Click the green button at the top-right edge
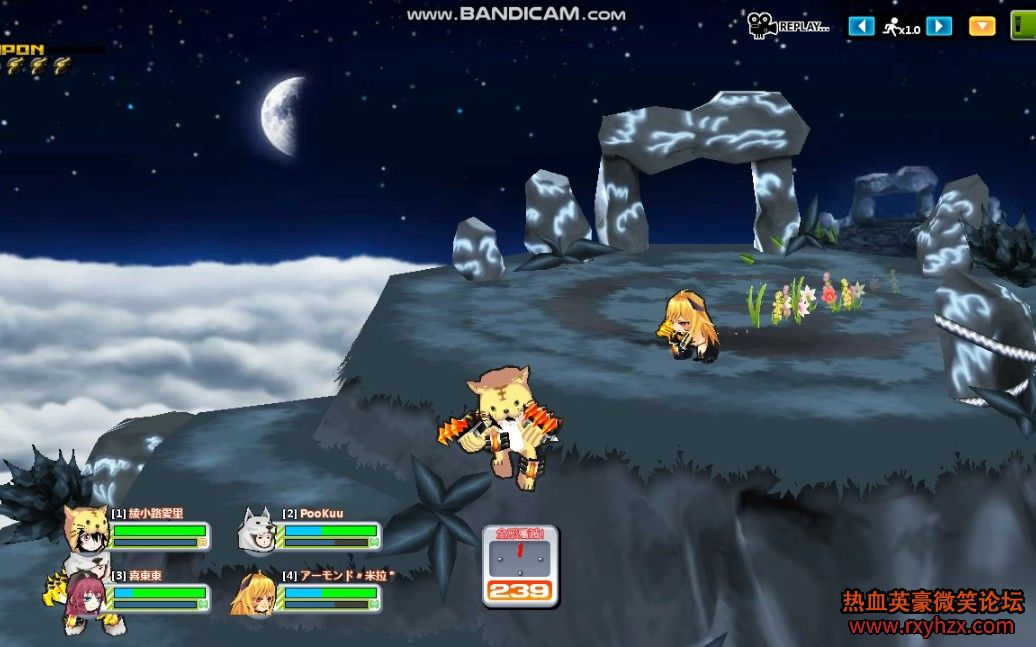The height and width of the screenshot is (647, 1036). 1024,27
